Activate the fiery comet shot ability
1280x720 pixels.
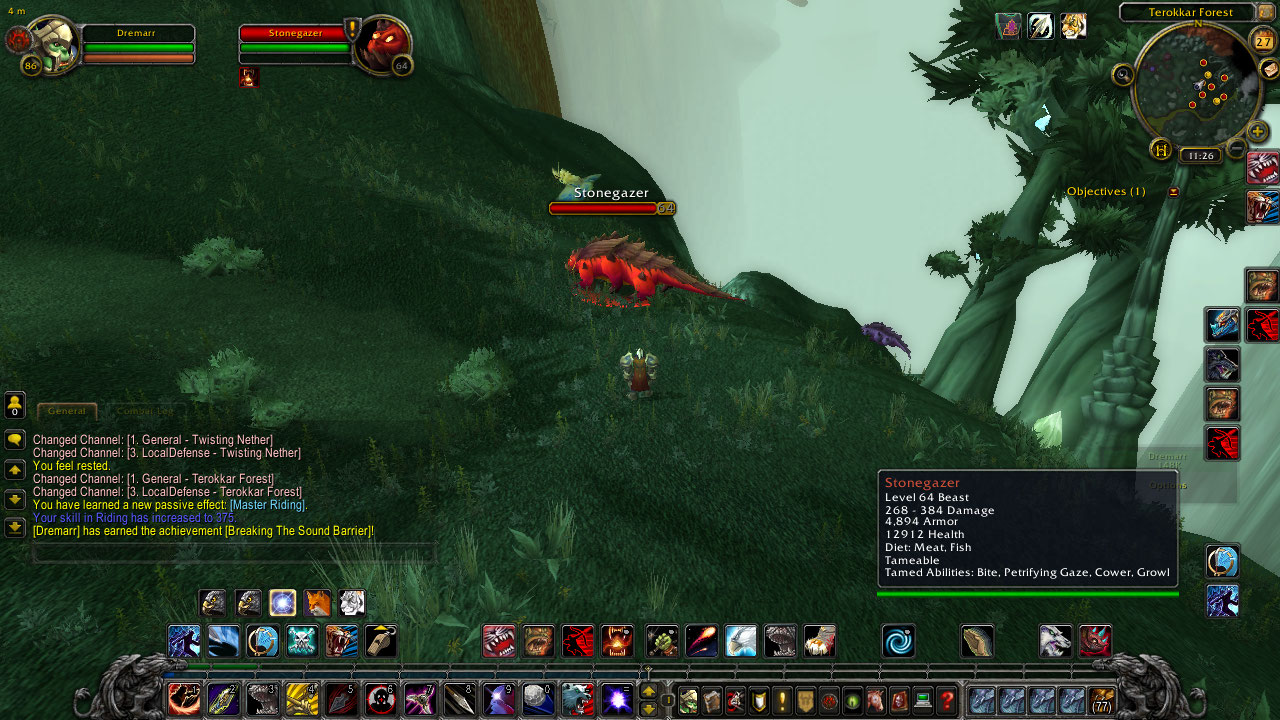click(x=701, y=641)
